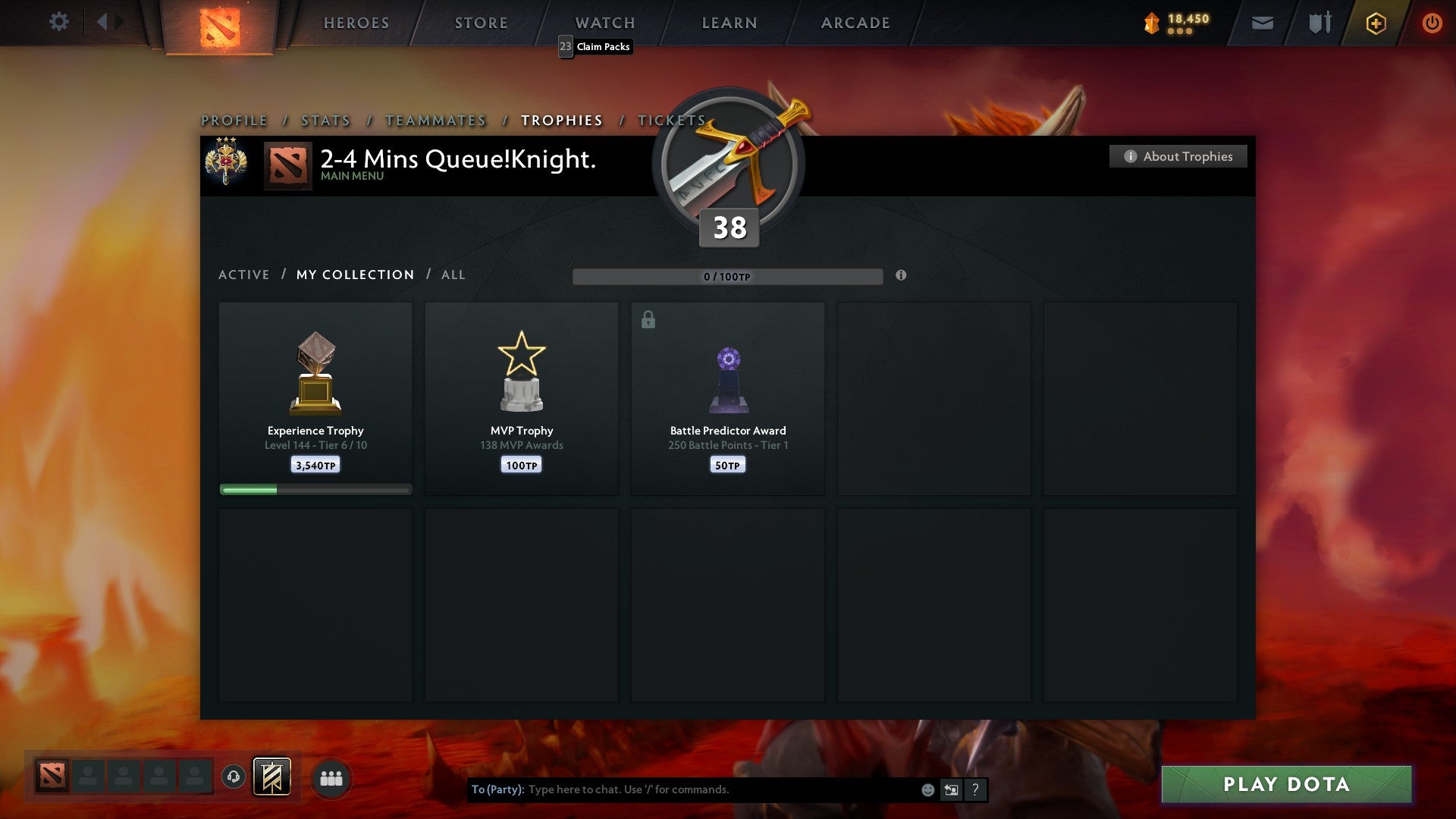Open the Dota Plus shards counter
The width and height of the screenshot is (1456, 819).
(1175, 23)
